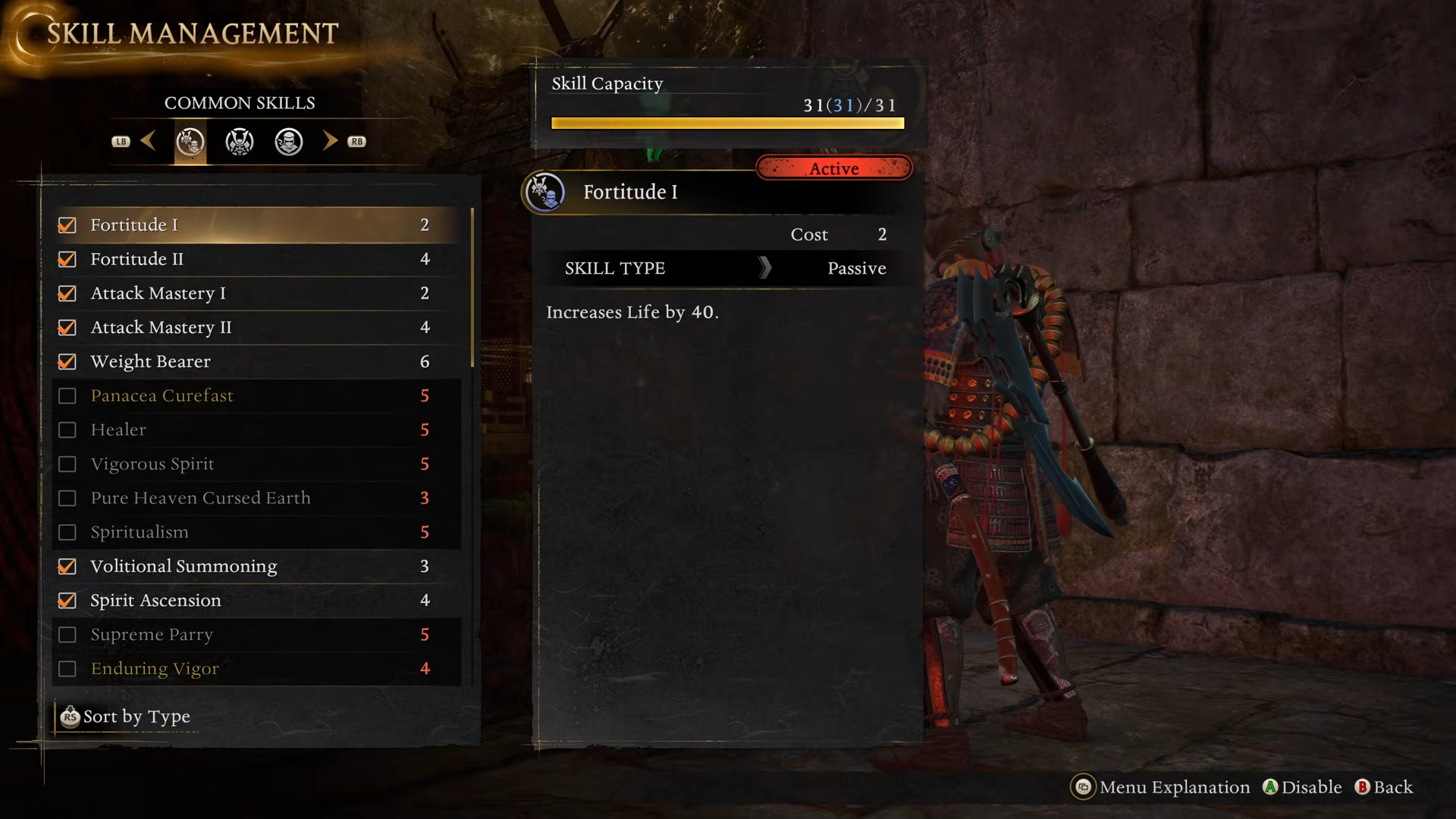Select Pure Heaven Cursed Earth skill
Screen dimensions: 1456x819
coord(200,498)
